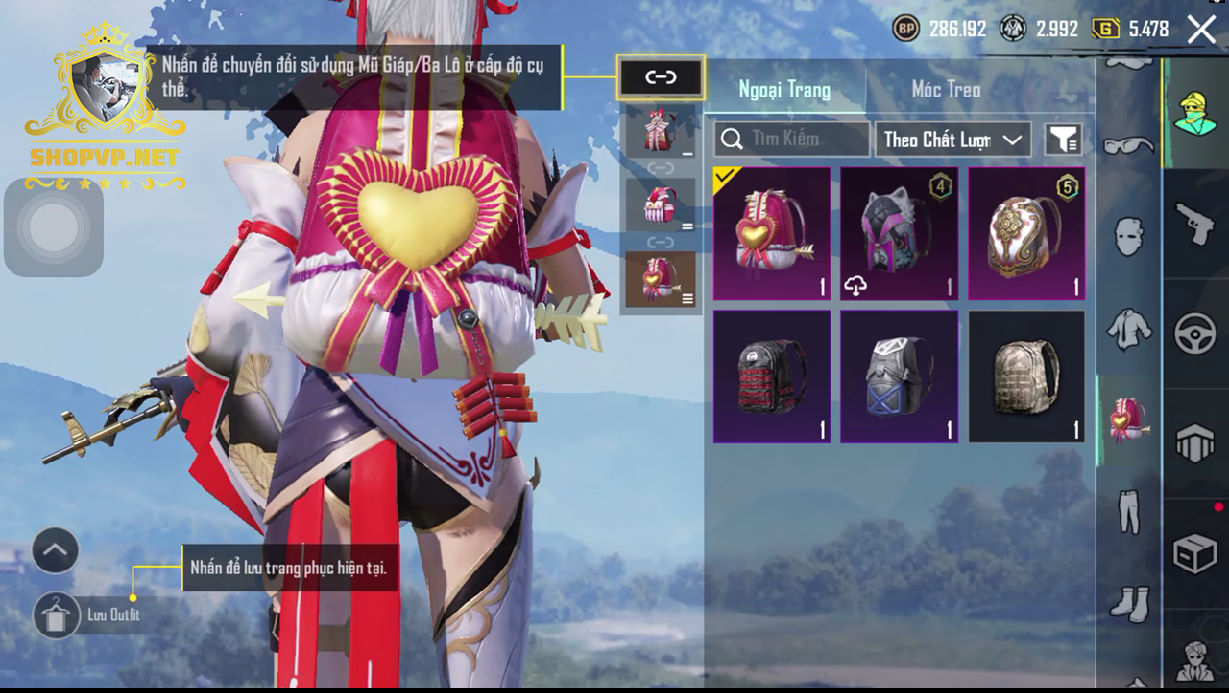Open the Theo Chất Lượng sort dropdown
The image size is (1229, 693).
pos(953,139)
